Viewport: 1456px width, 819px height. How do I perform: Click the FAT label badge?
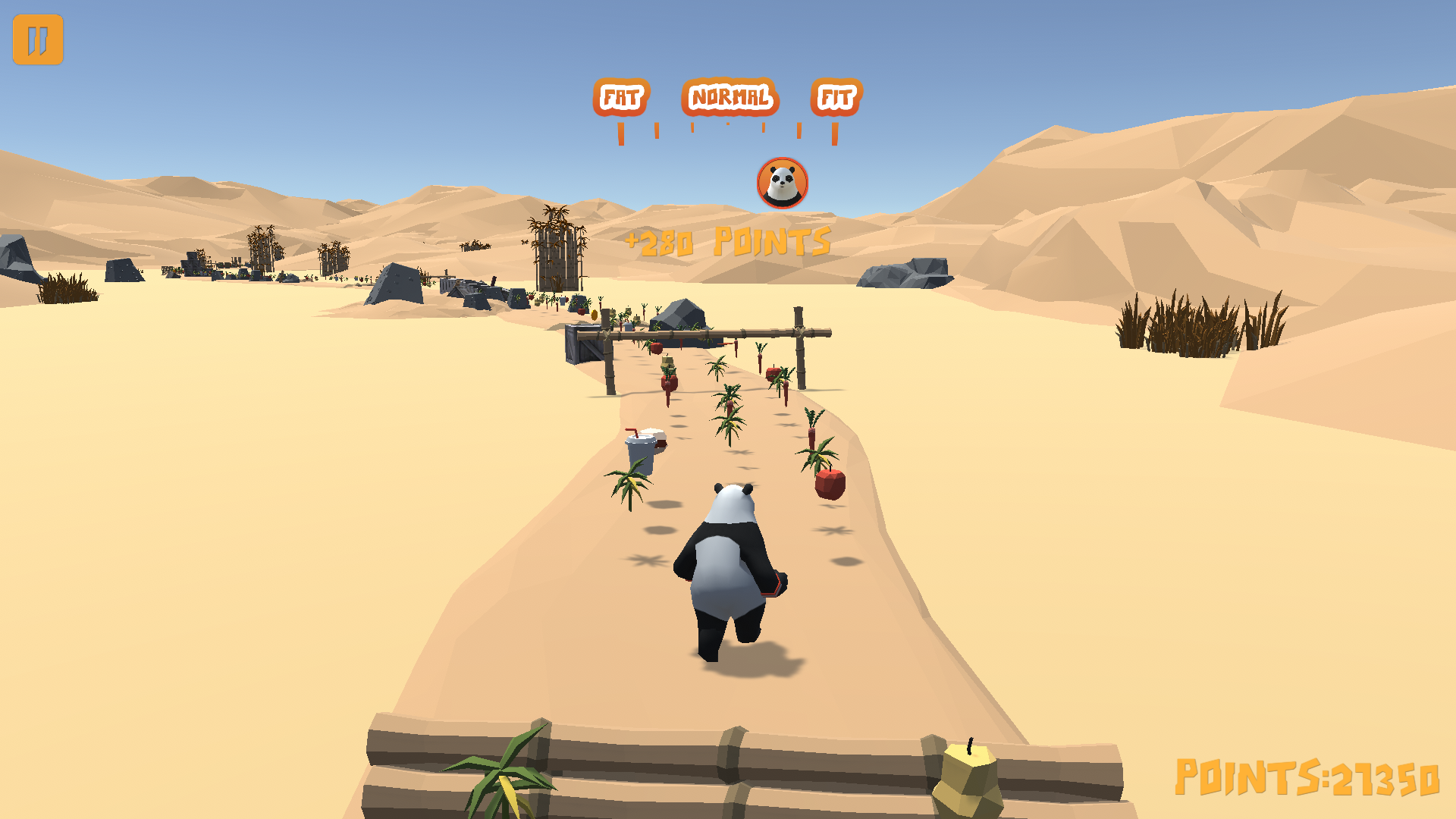tap(620, 97)
